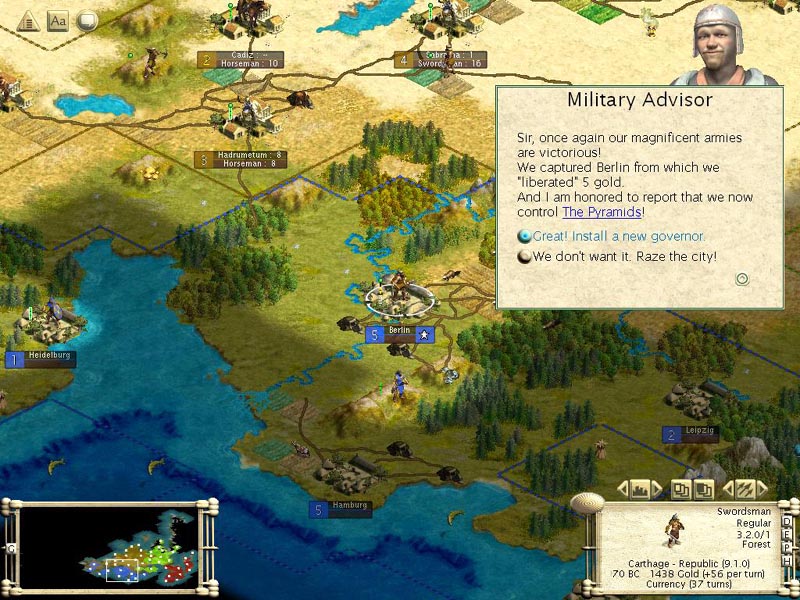The height and width of the screenshot is (600, 800).
Task: Click the "C" button beside the minimap
Action: [10, 548]
